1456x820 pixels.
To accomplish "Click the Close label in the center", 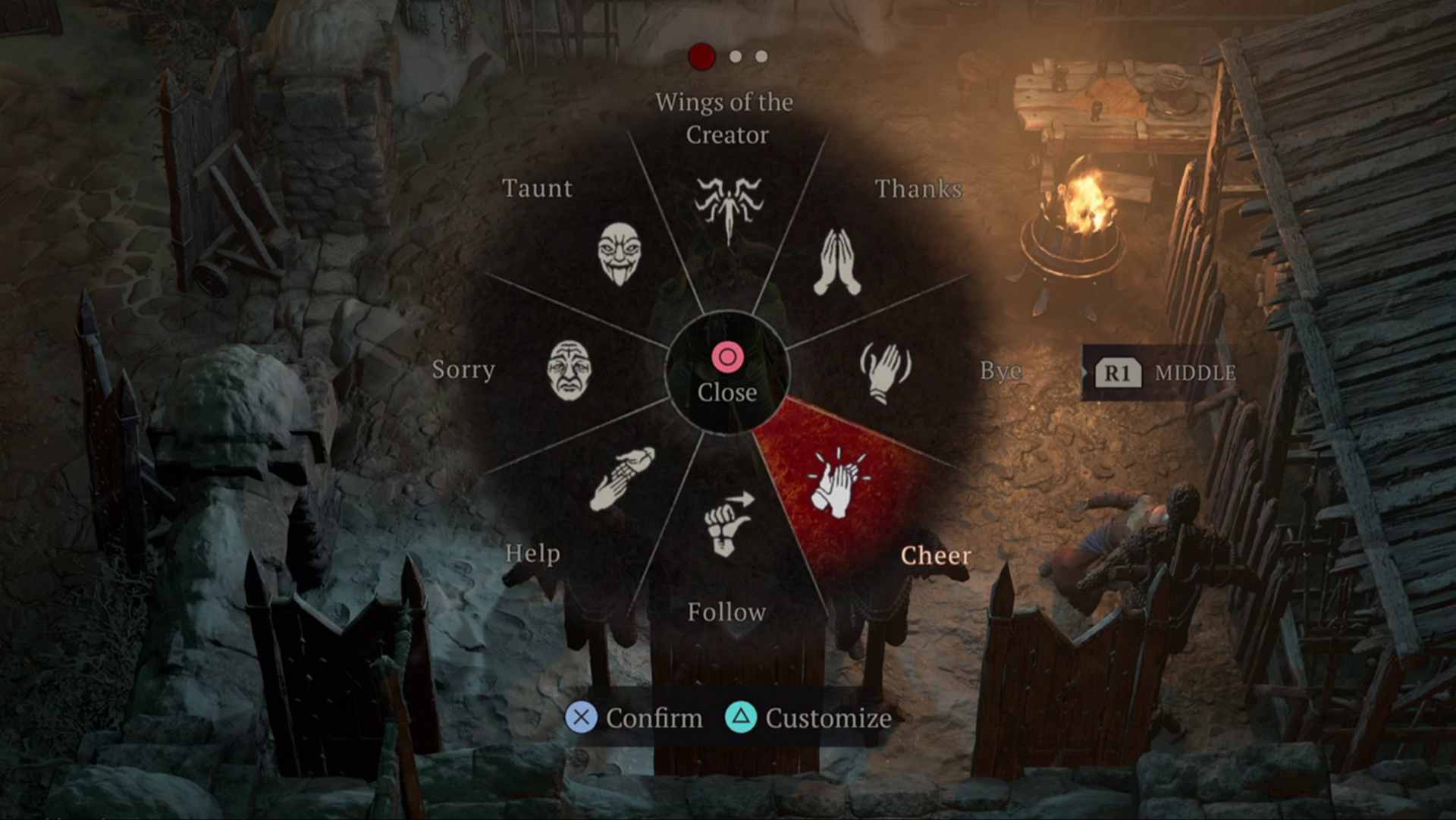I will coord(727,392).
